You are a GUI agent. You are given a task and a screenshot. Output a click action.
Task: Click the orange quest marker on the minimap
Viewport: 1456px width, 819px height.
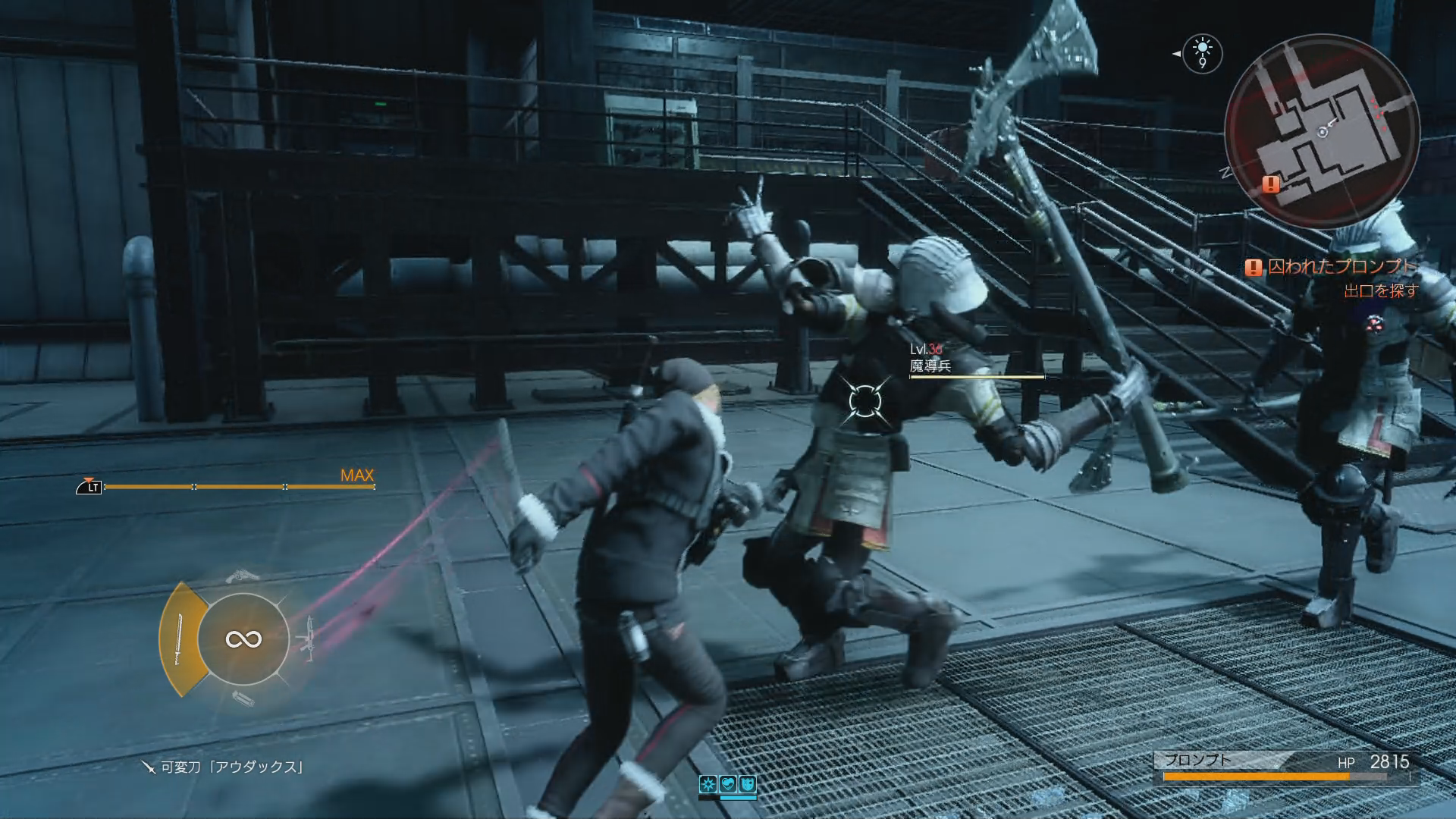(1271, 184)
